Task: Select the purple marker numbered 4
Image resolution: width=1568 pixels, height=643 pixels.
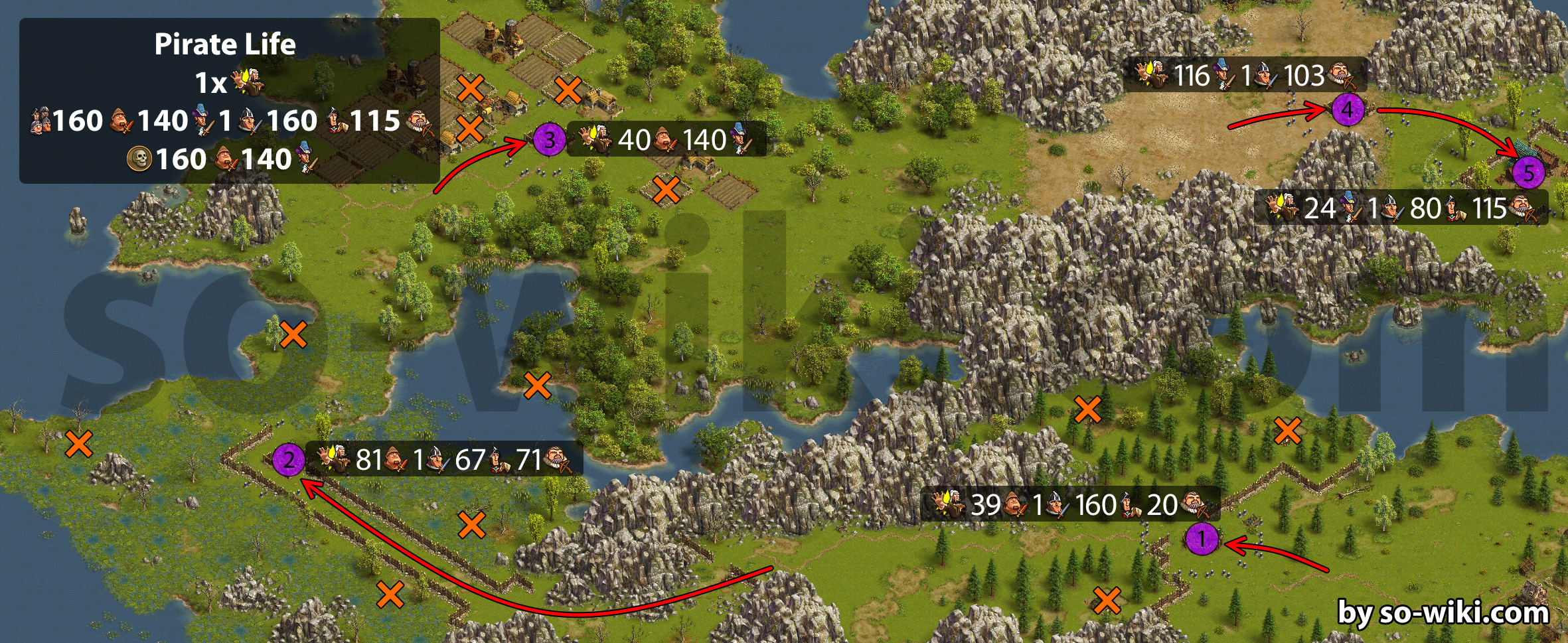Action: [x=1348, y=109]
